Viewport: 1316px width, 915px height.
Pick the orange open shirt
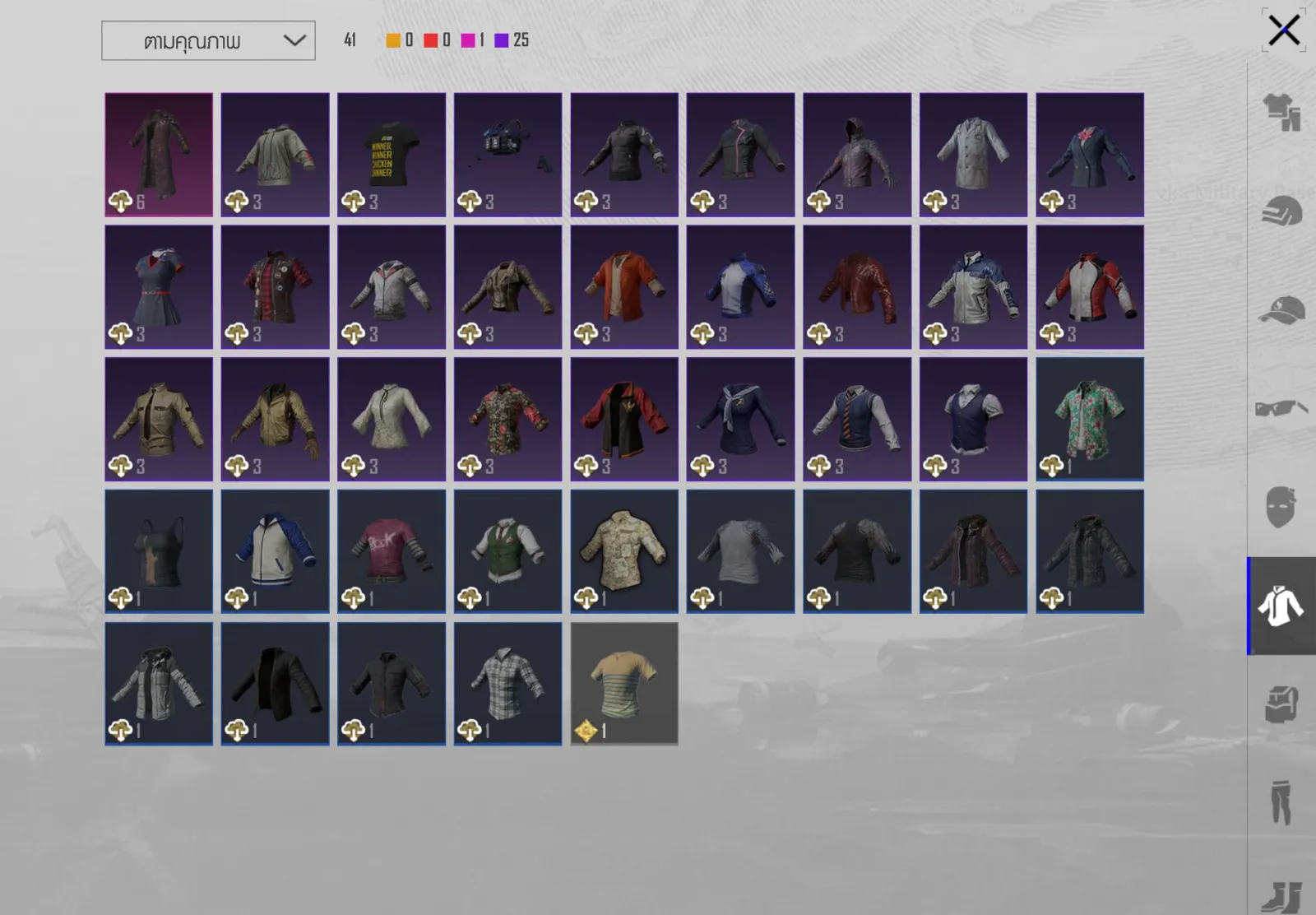coord(624,287)
